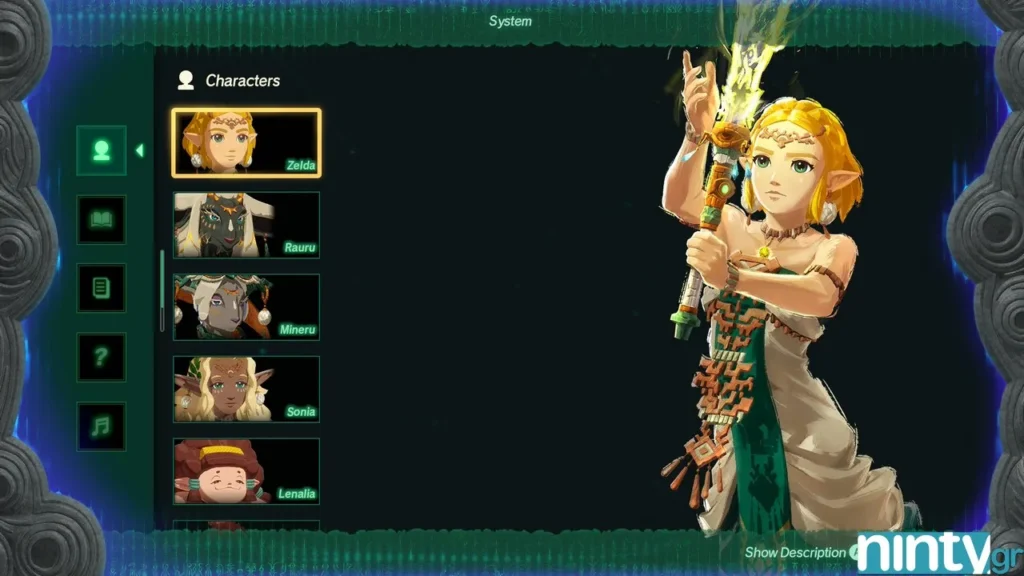The image size is (1024, 576).
Task: Choose Rauru from the character list
Action: click(246, 225)
